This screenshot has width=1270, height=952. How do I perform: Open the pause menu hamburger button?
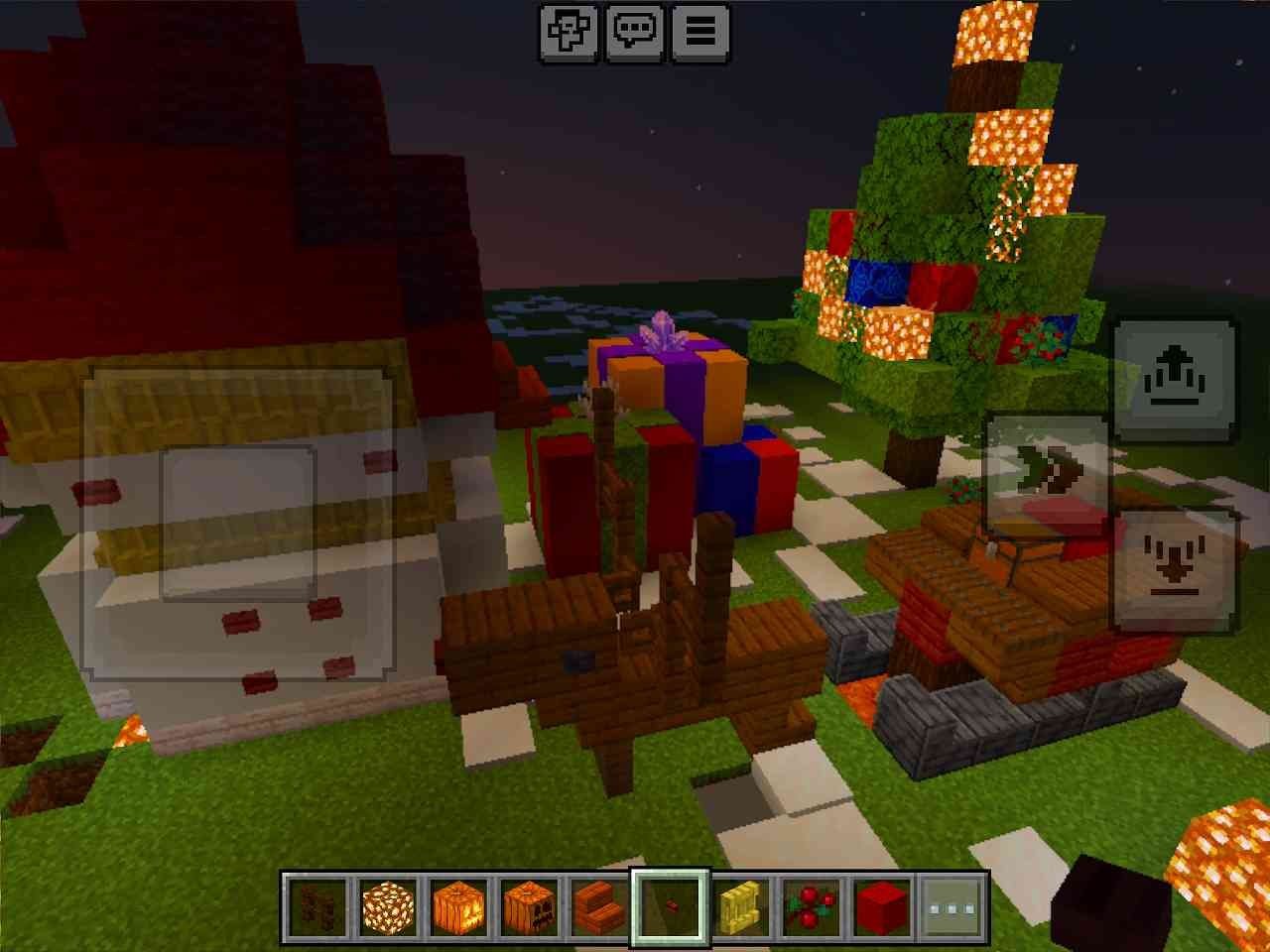pos(700,32)
